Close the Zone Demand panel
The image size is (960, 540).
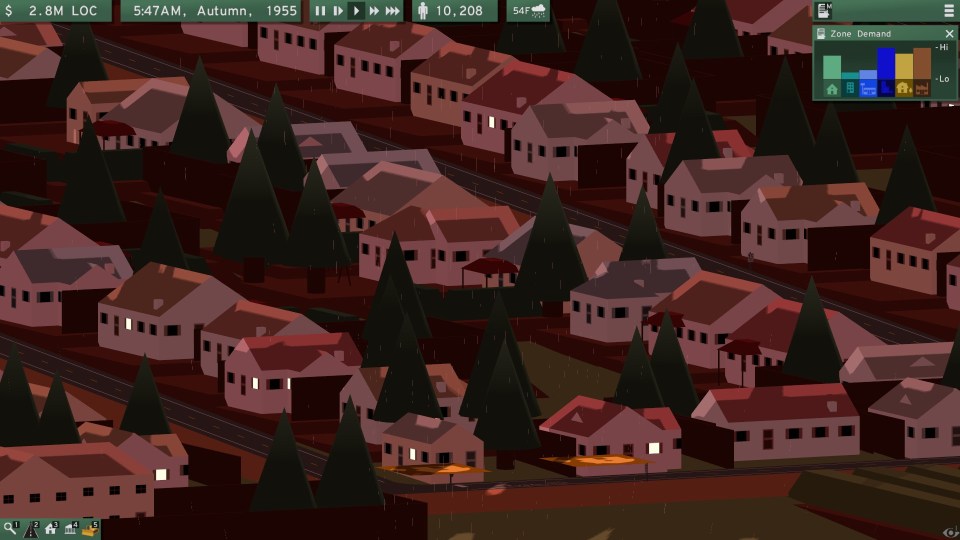[x=950, y=34]
